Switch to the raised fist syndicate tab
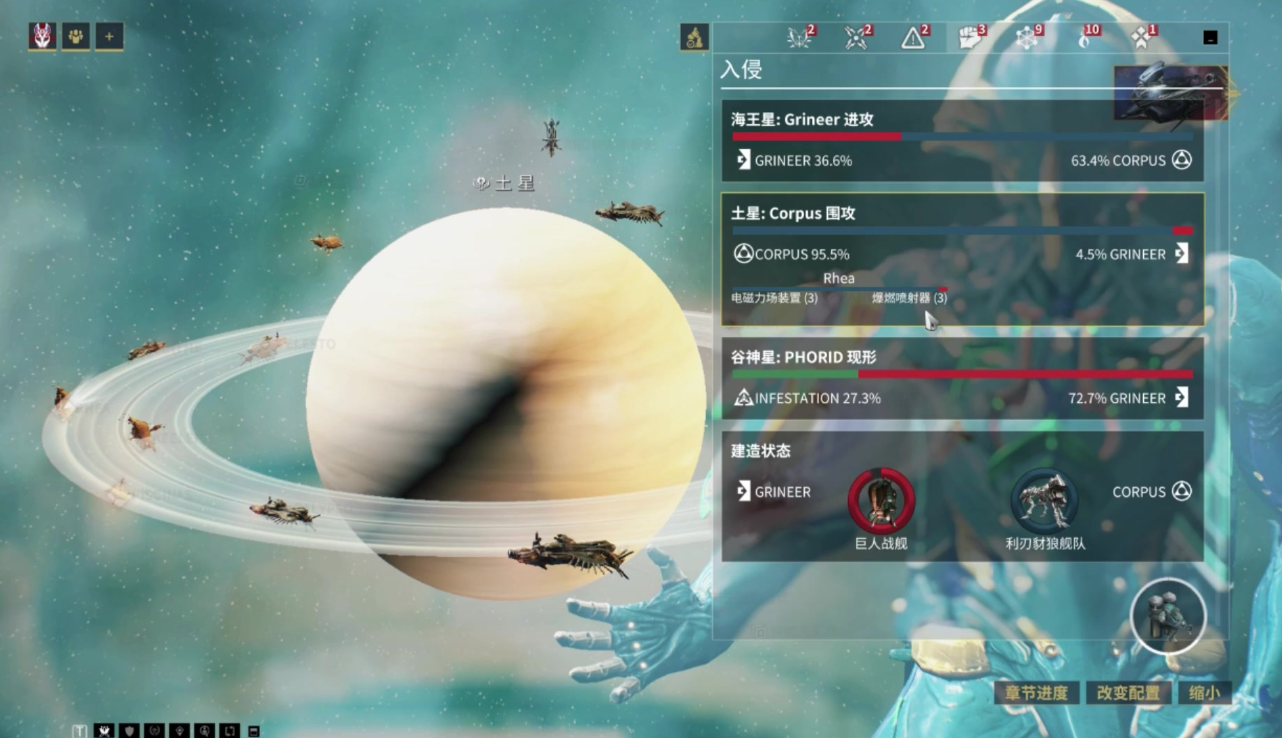The height and width of the screenshot is (738, 1282). point(971,38)
